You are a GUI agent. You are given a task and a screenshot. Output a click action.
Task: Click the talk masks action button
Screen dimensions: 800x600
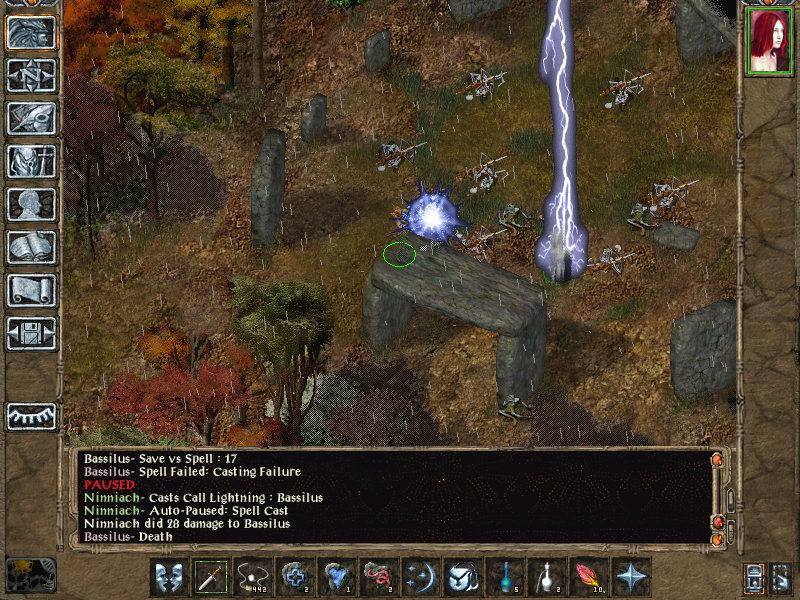pos(169,577)
